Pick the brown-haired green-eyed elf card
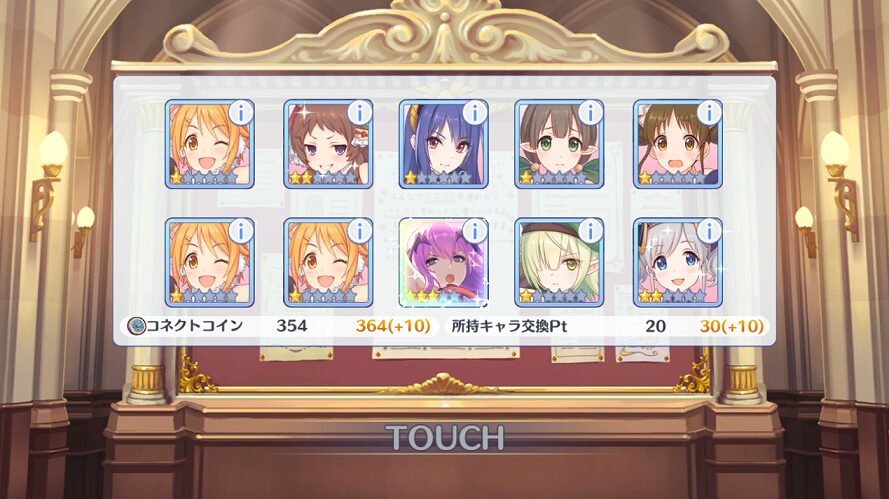Viewport: 889px width, 499px height. (557, 147)
